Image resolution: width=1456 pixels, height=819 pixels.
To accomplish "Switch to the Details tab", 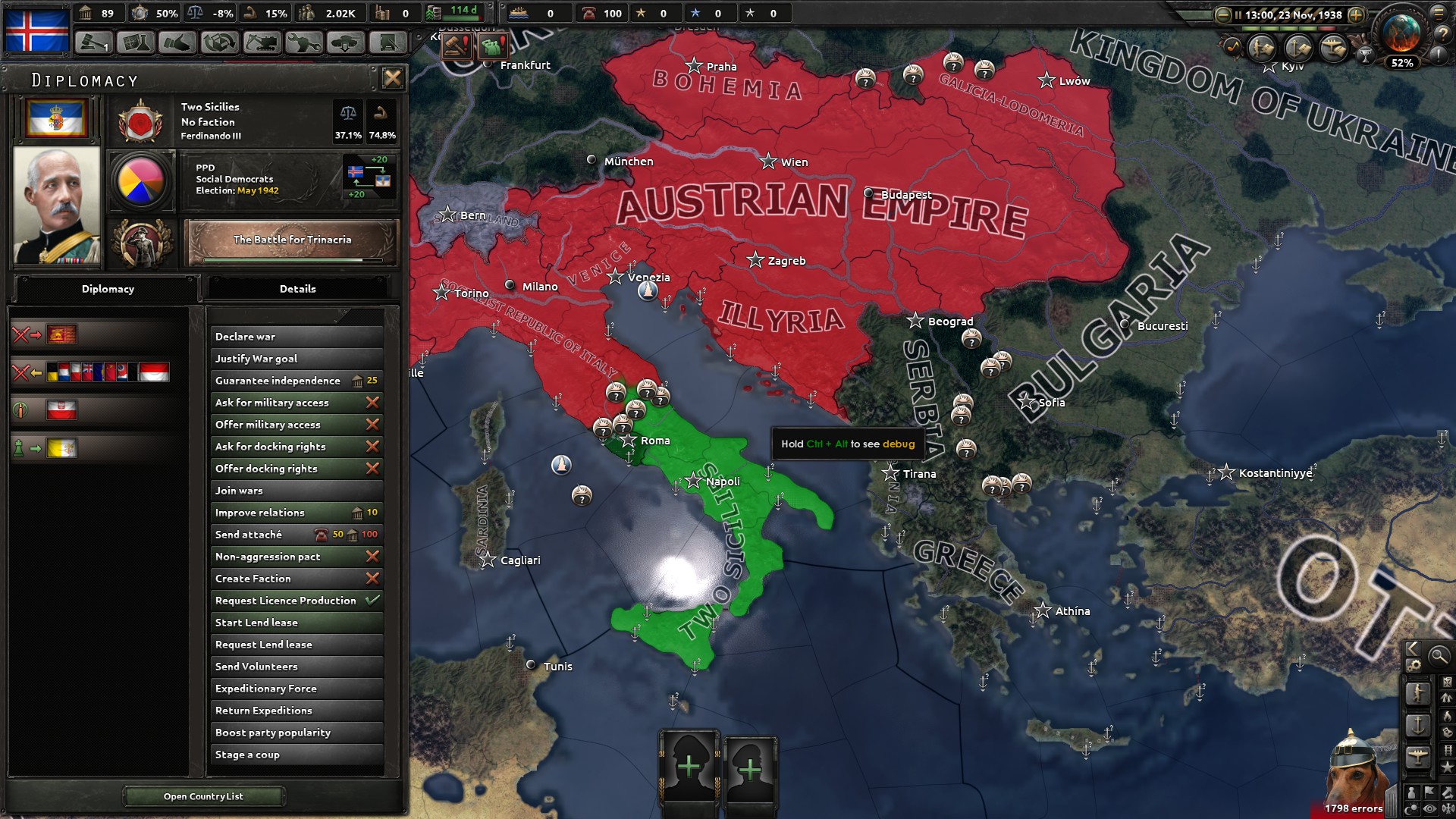I will [x=298, y=289].
